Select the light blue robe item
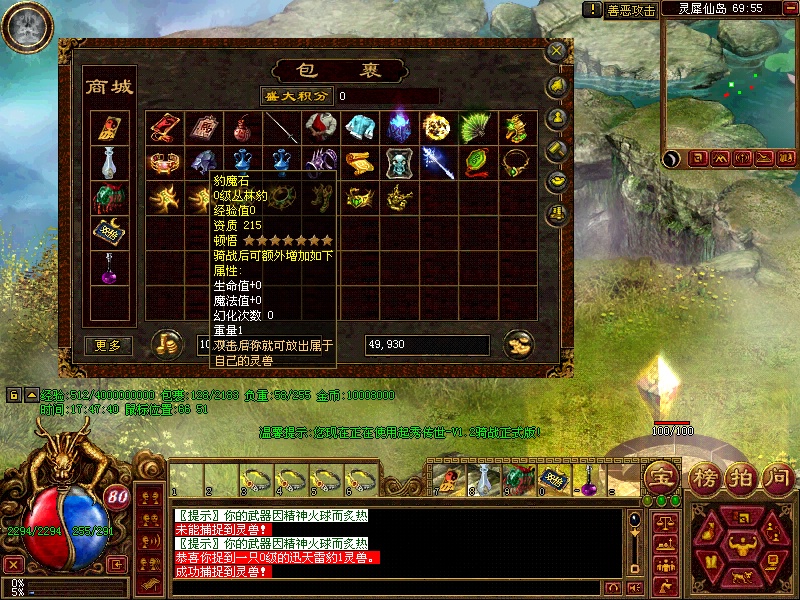800x600 pixels. pos(358,127)
